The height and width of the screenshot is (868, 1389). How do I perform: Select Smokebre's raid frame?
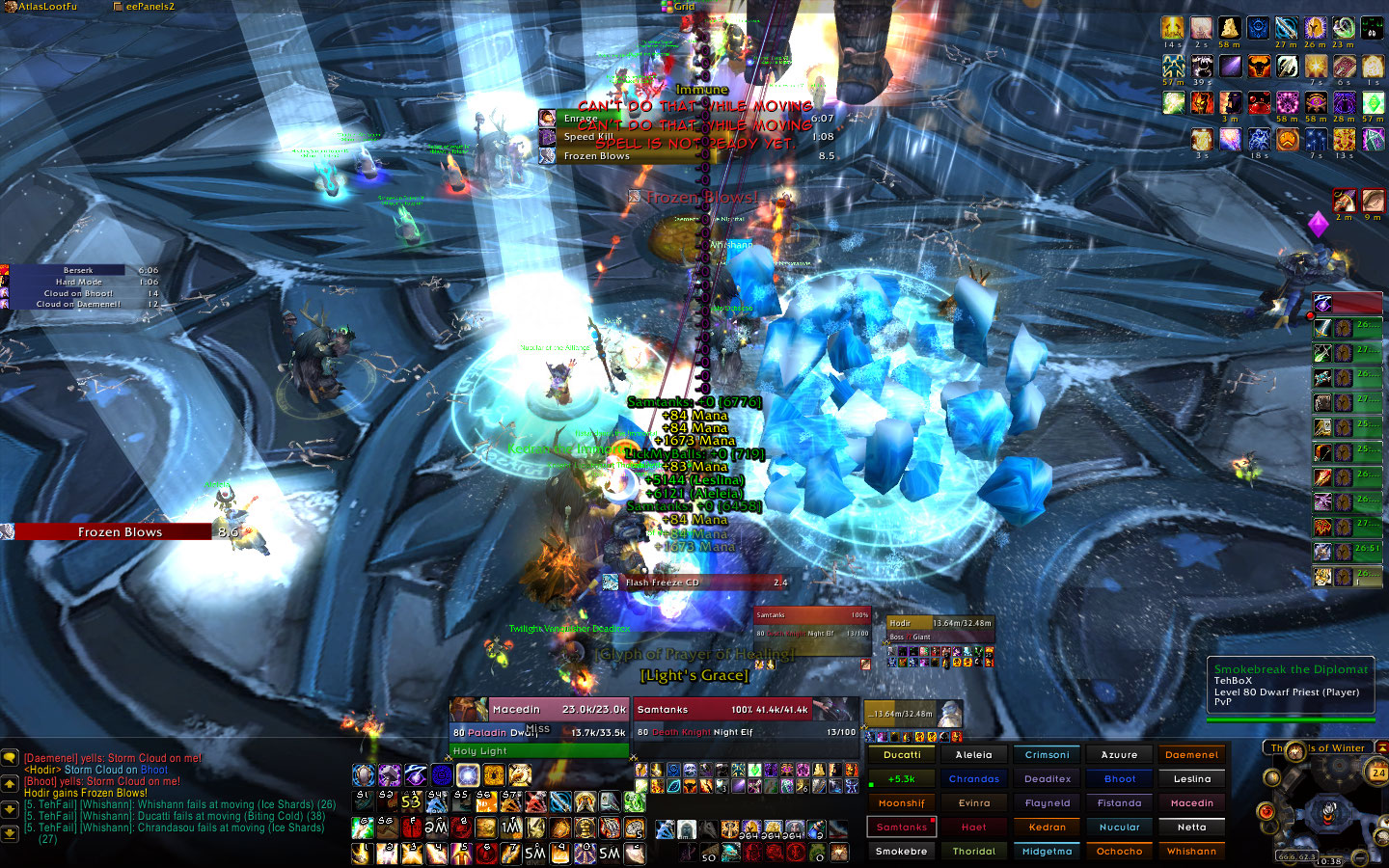click(902, 852)
